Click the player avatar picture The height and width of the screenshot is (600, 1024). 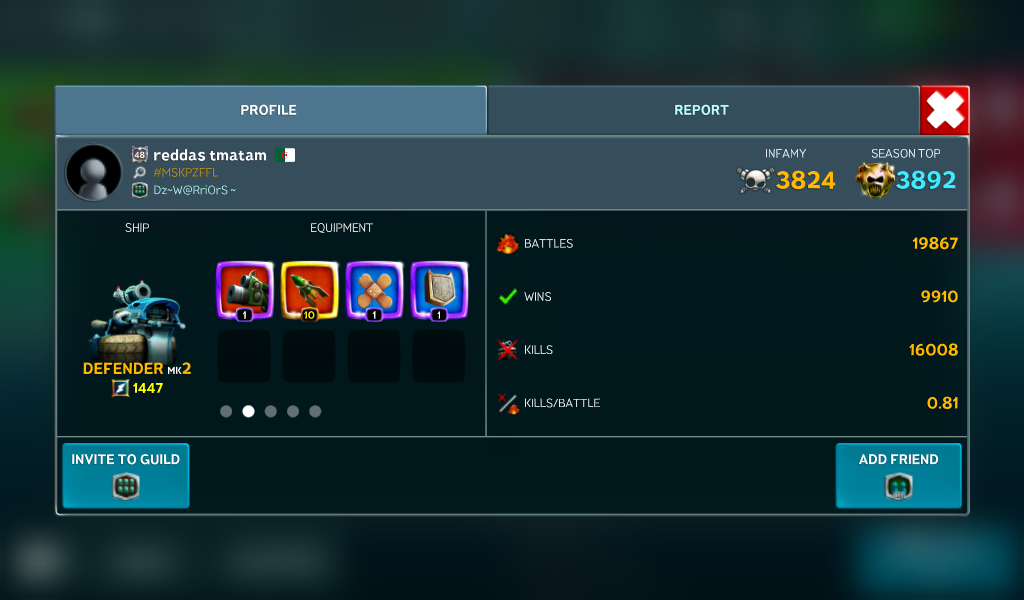94,172
